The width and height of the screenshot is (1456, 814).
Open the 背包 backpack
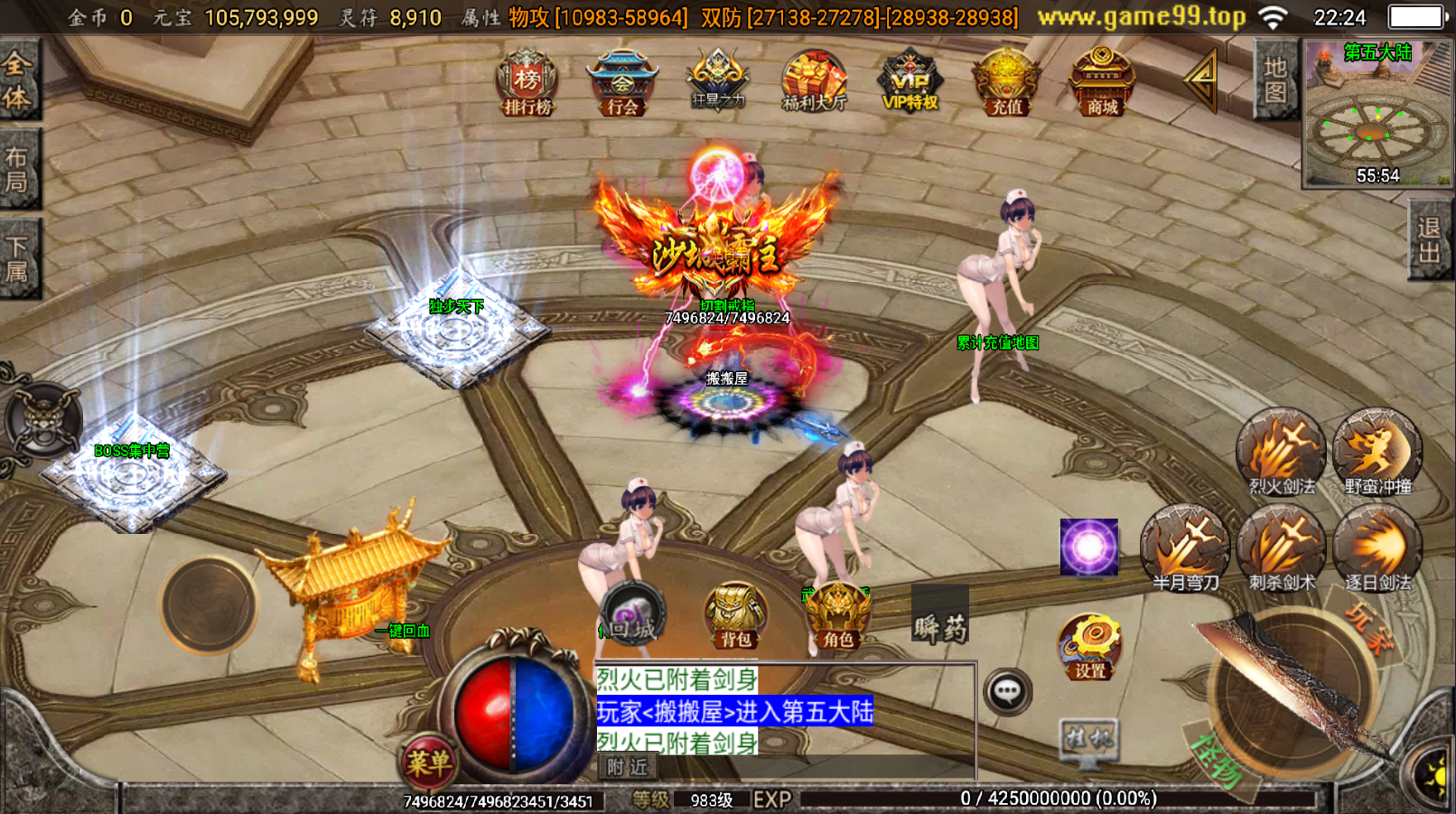[736, 616]
